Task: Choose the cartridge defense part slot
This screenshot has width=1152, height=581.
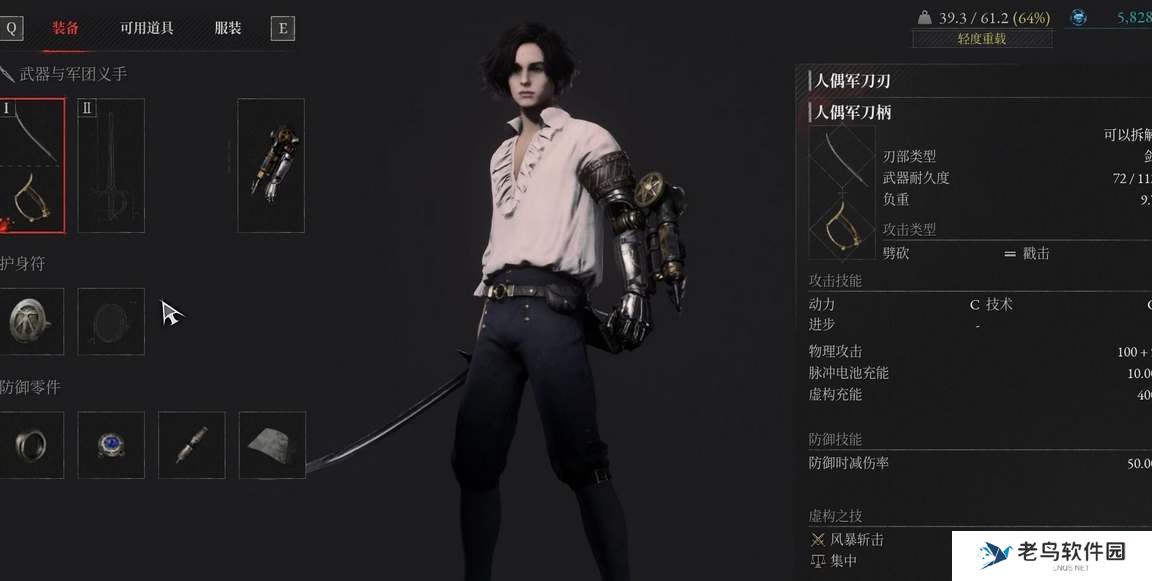Action: [x=191, y=445]
